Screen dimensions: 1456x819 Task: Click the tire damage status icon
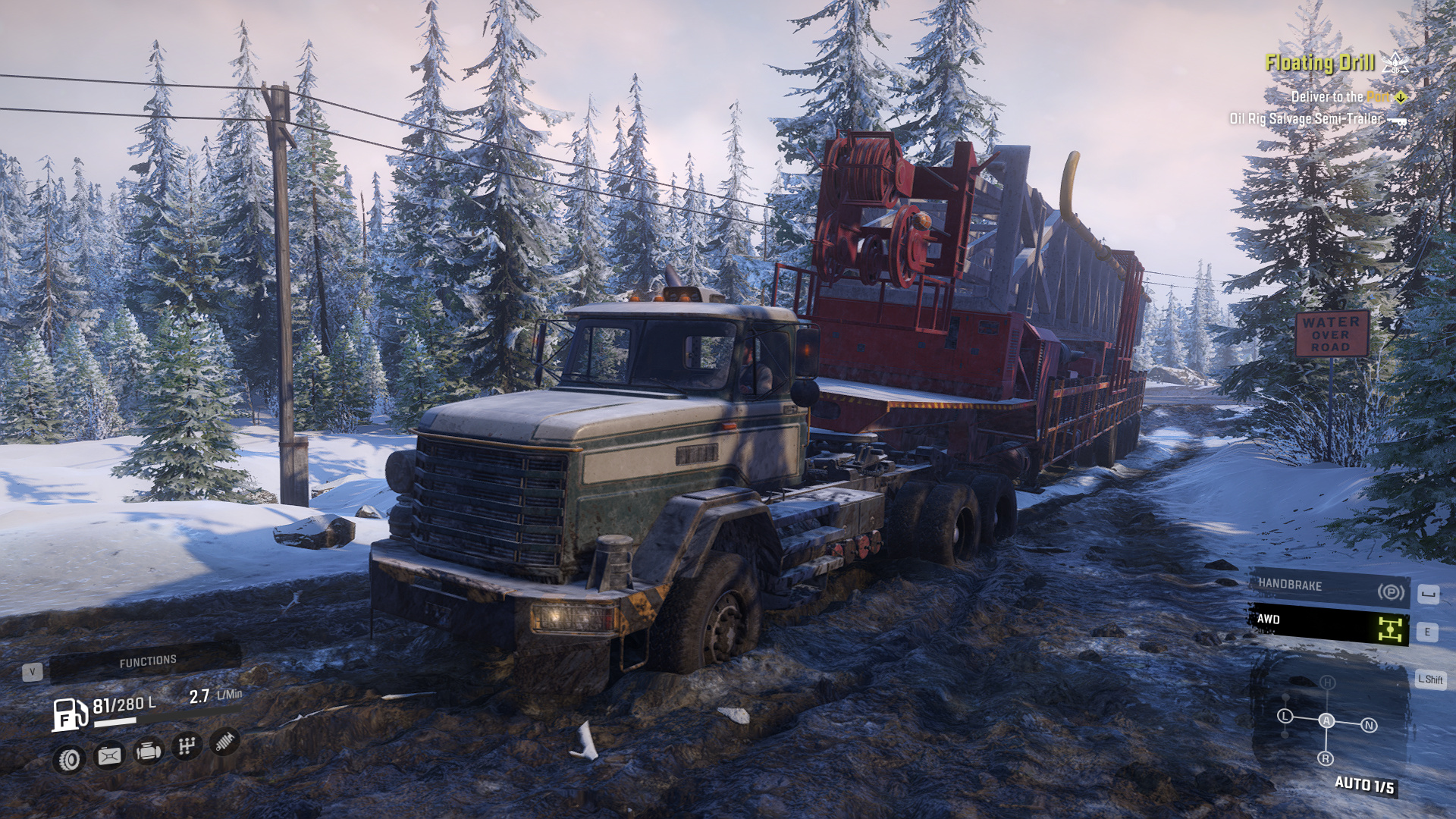(x=69, y=759)
